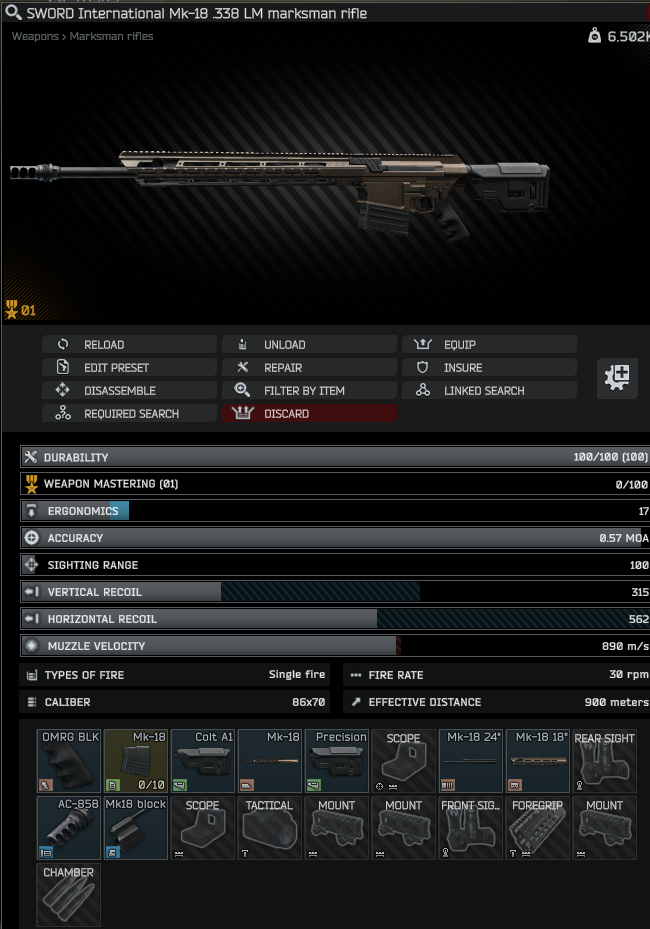Run a REQUIRED SEARCH
Viewport: 650px width, 929px height.
[x=129, y=414]
